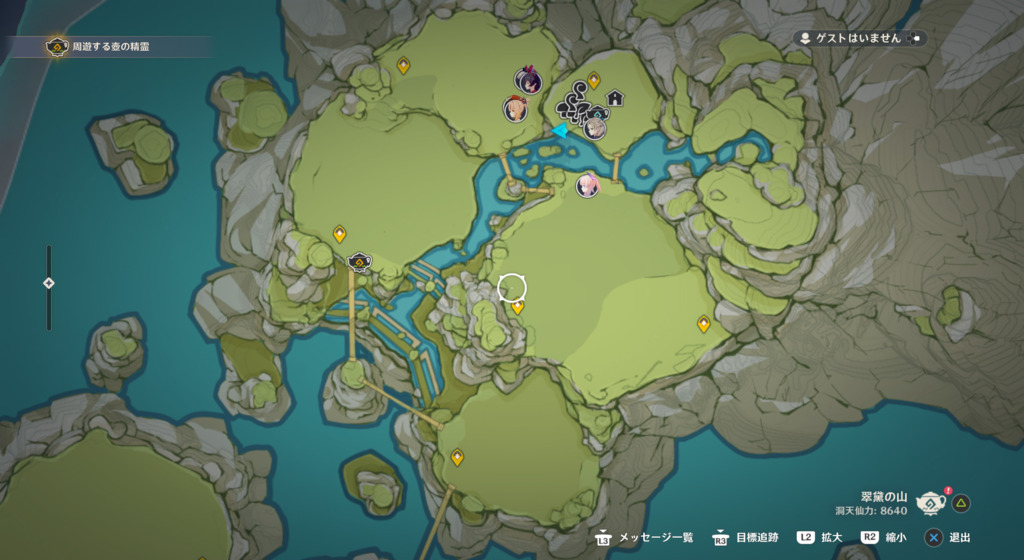Select the dark-haired red-ribbon companion marker

coord(528,81)
